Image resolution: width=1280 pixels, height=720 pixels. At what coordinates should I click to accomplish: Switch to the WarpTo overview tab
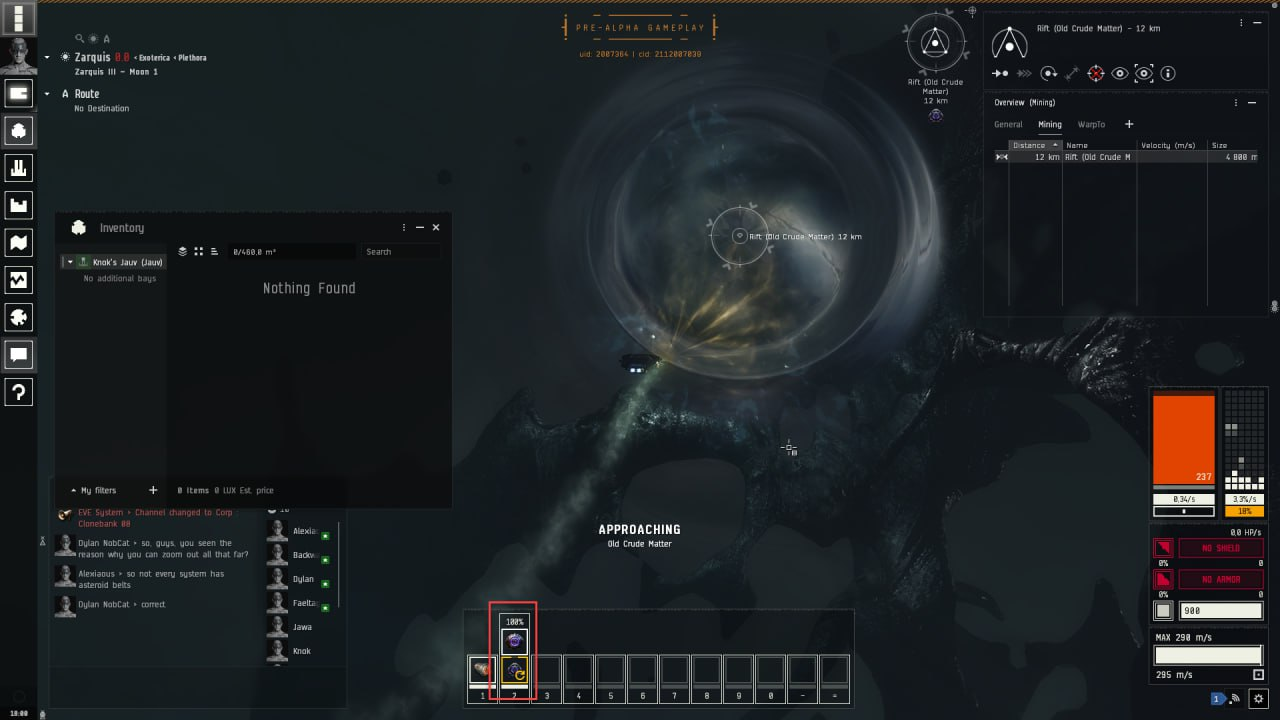1091,125
